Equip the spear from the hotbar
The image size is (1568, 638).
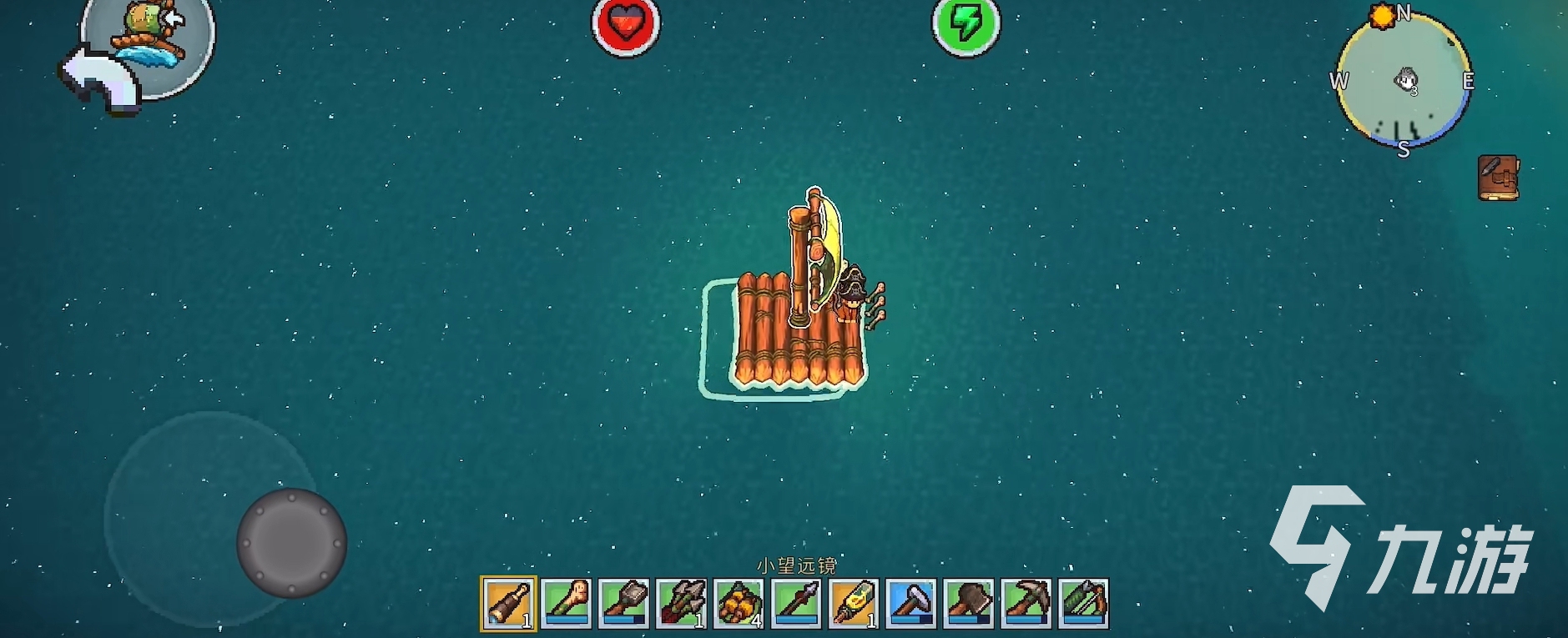797,603
